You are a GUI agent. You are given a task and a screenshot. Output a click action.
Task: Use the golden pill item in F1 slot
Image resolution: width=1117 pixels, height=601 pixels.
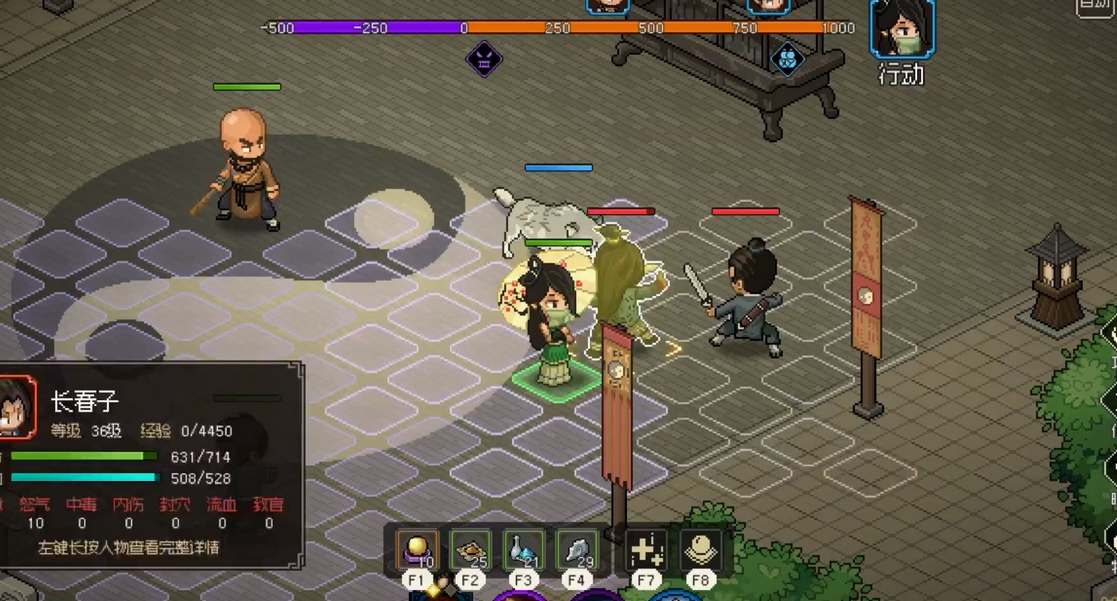(416, 549)
